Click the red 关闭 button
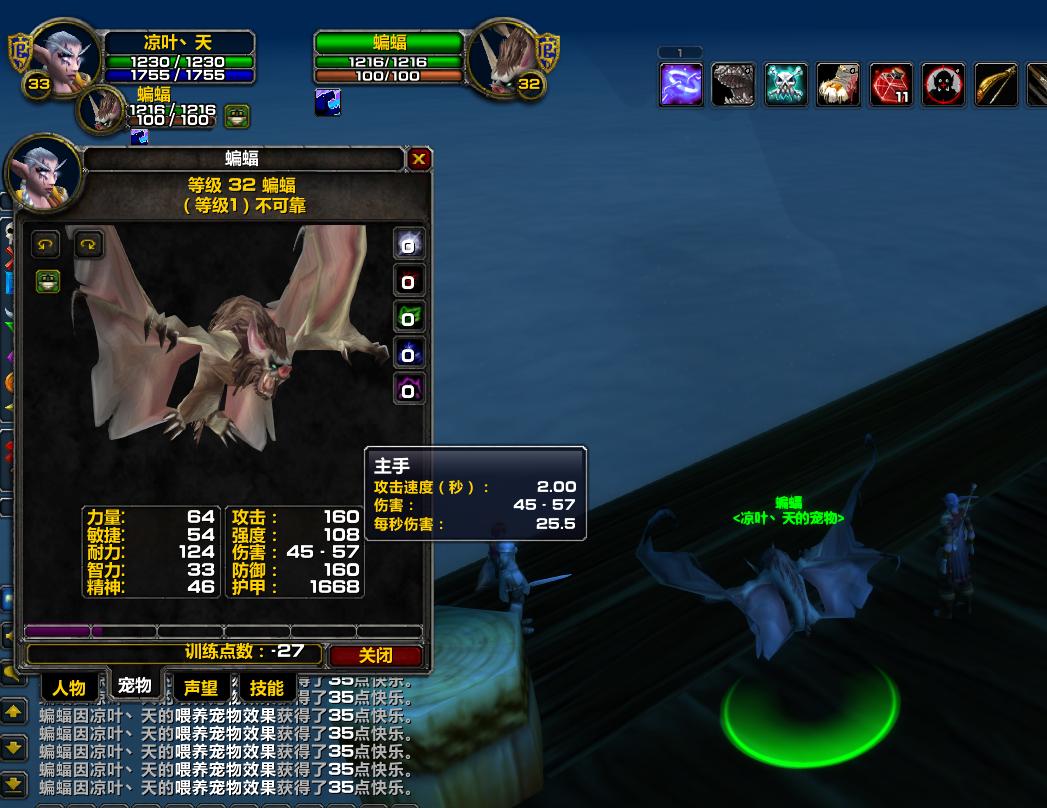1047x808 pixels. click(376, 655)
